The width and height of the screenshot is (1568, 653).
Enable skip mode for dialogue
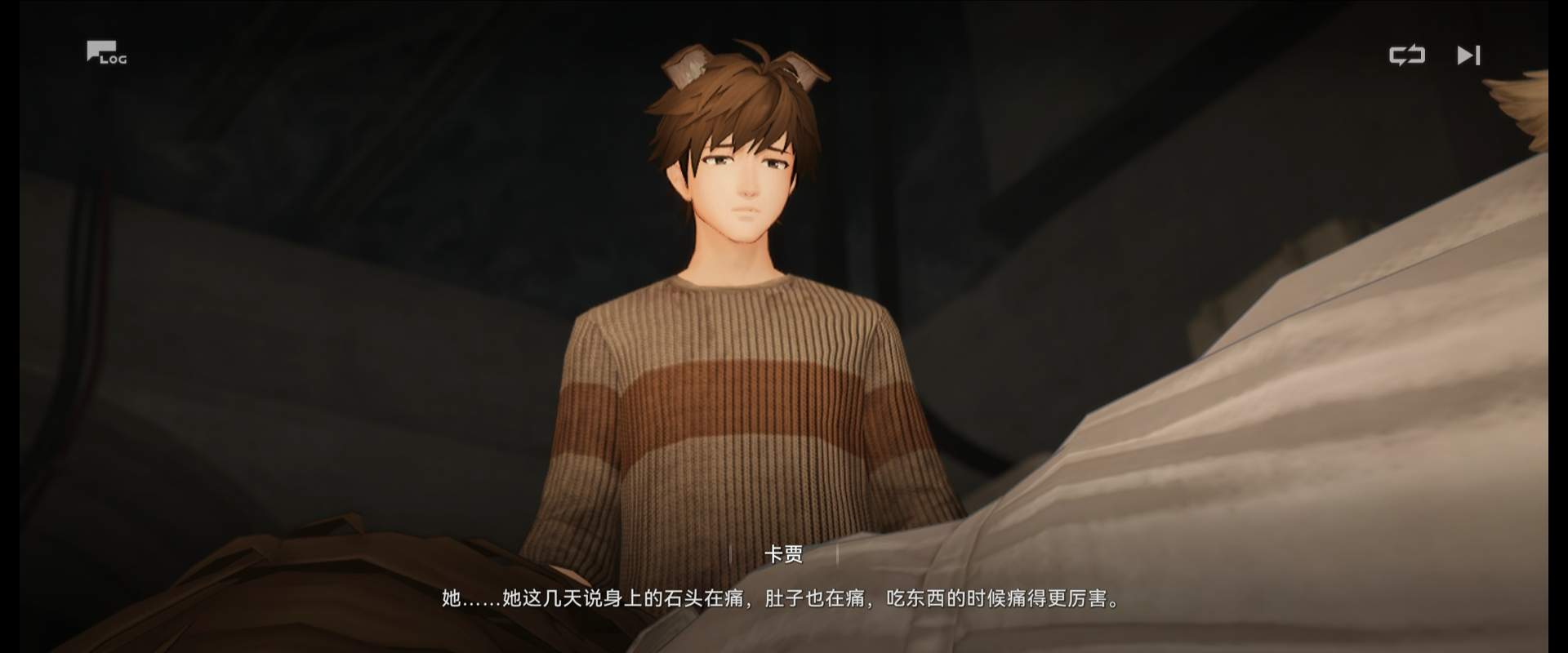click(x=1469, y=55)
